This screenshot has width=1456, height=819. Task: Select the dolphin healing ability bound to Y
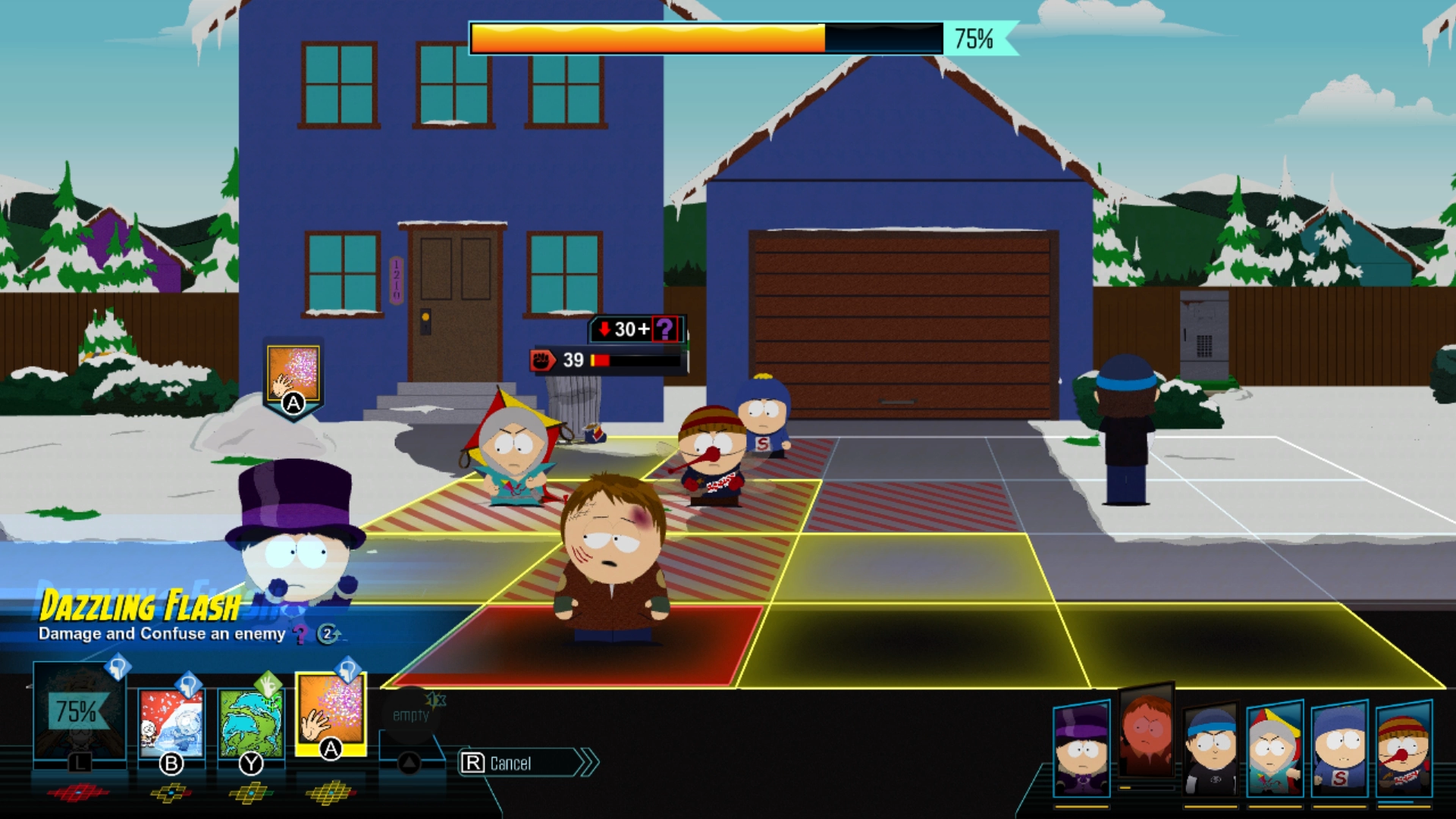click(x=250, y=726)
